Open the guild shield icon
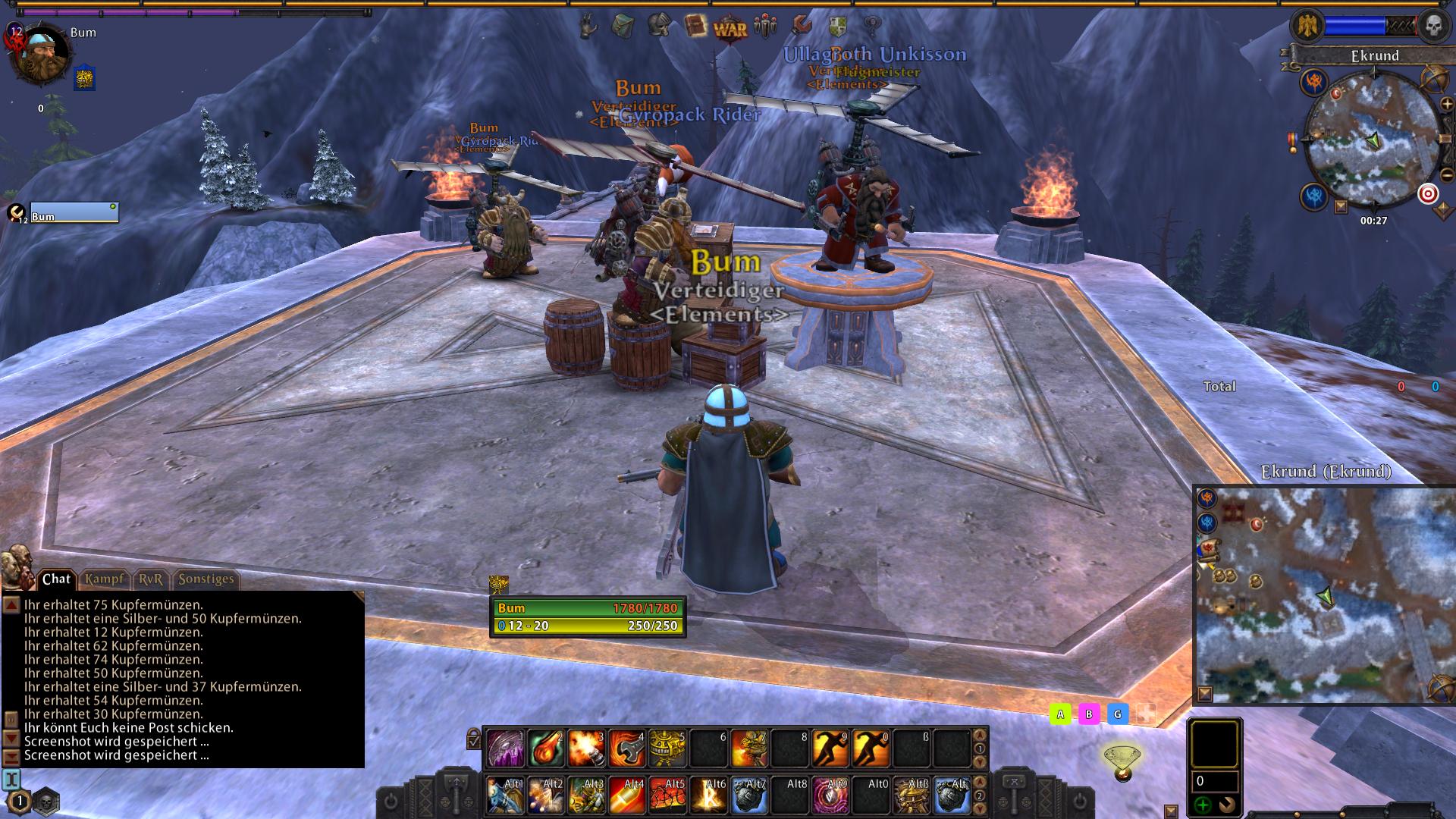This screenshot has width=1456, height=819. (837, 27)
